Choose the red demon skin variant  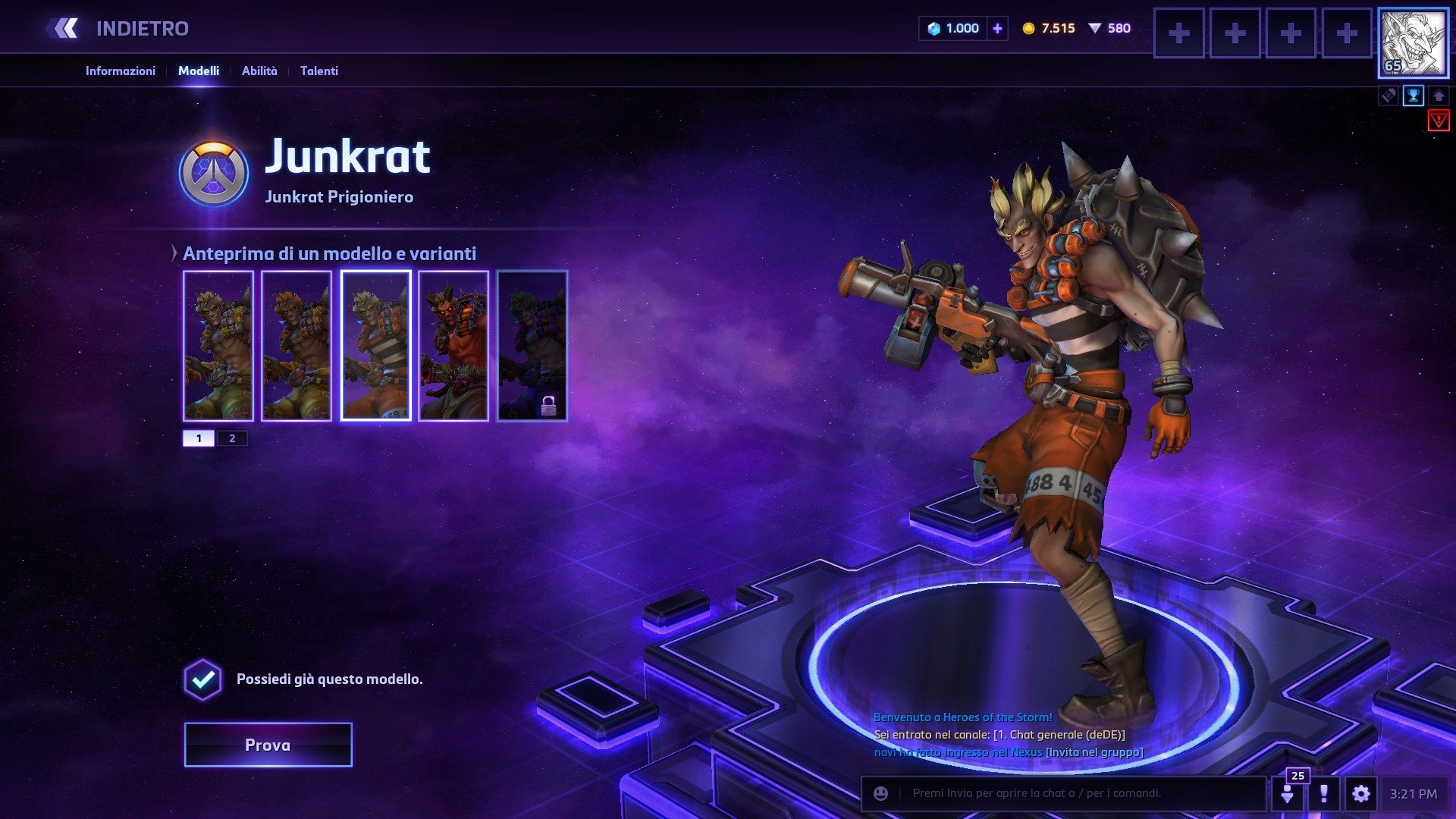coord(453,345)
